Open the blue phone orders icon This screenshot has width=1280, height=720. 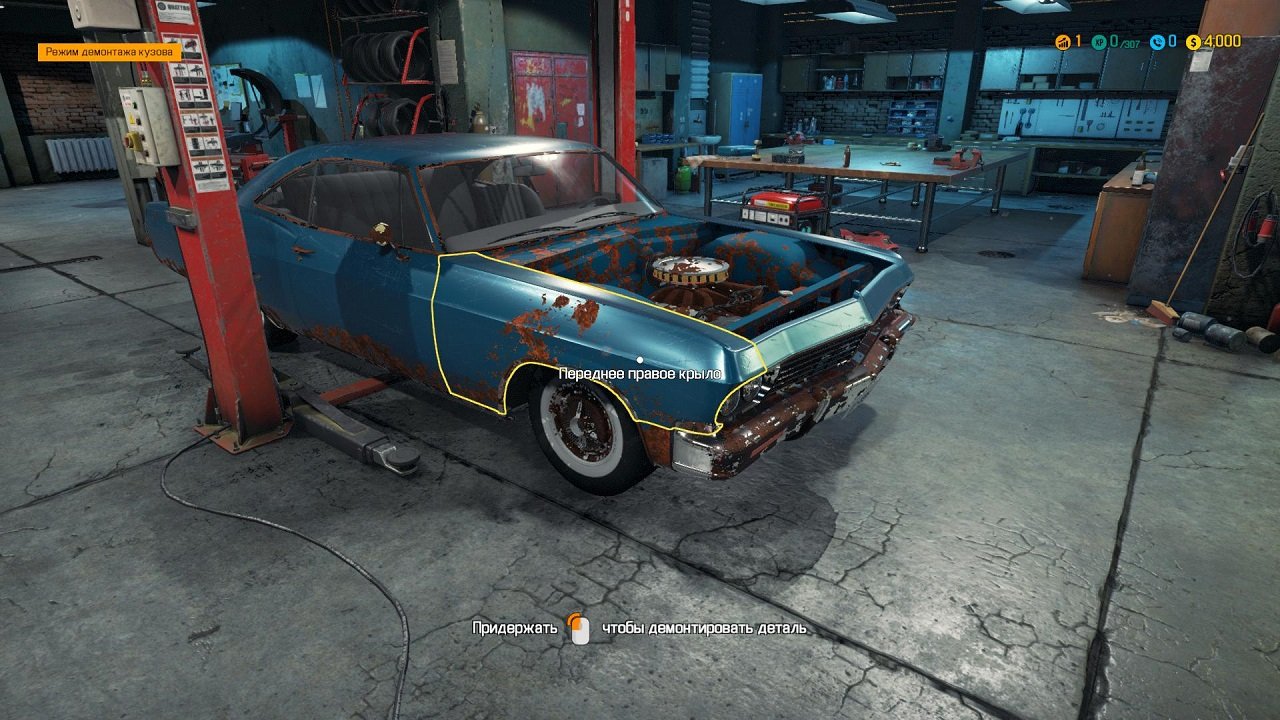[1156, 43]
